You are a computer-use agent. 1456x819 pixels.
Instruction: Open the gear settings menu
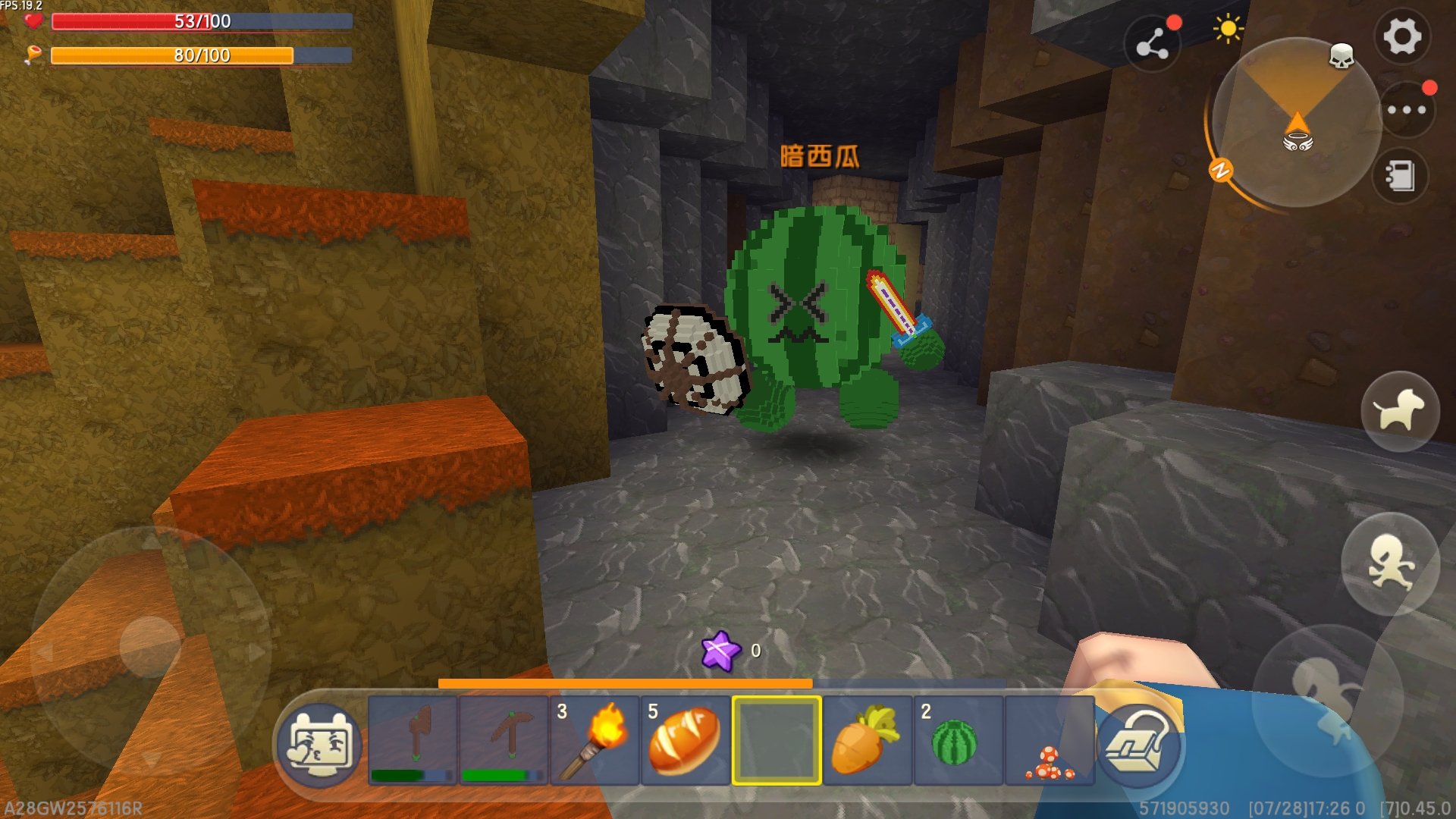1402,36
